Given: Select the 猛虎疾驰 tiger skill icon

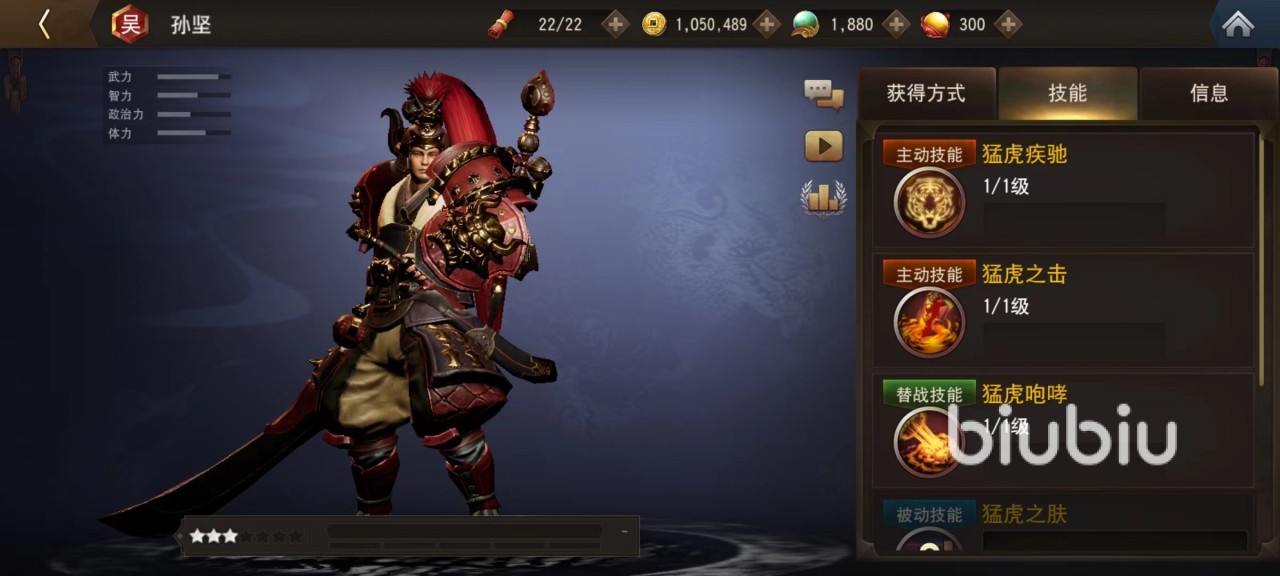Looking at the screenshot, I should click(929, 202).
